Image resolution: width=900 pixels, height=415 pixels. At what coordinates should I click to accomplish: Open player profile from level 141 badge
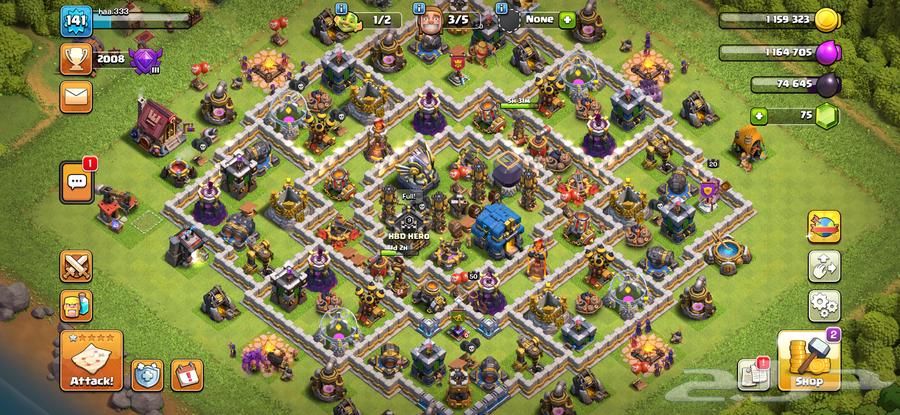click(x=76, y=20)
